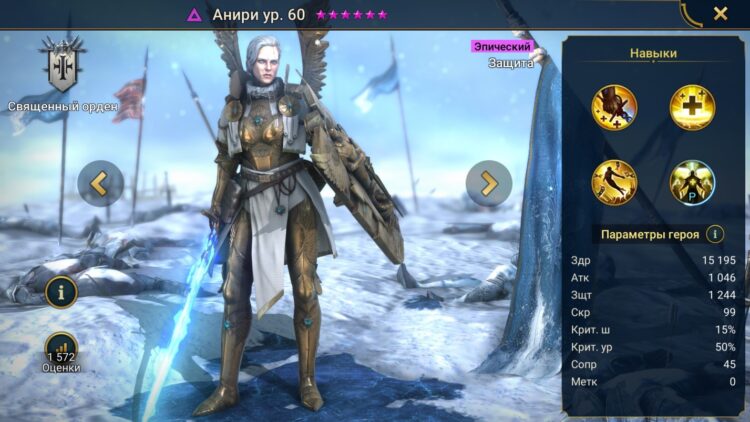Show the previous hero with the left arrow
Viewport: 750px width, 422px height.
pyautogui.click(x=101, y=183)
